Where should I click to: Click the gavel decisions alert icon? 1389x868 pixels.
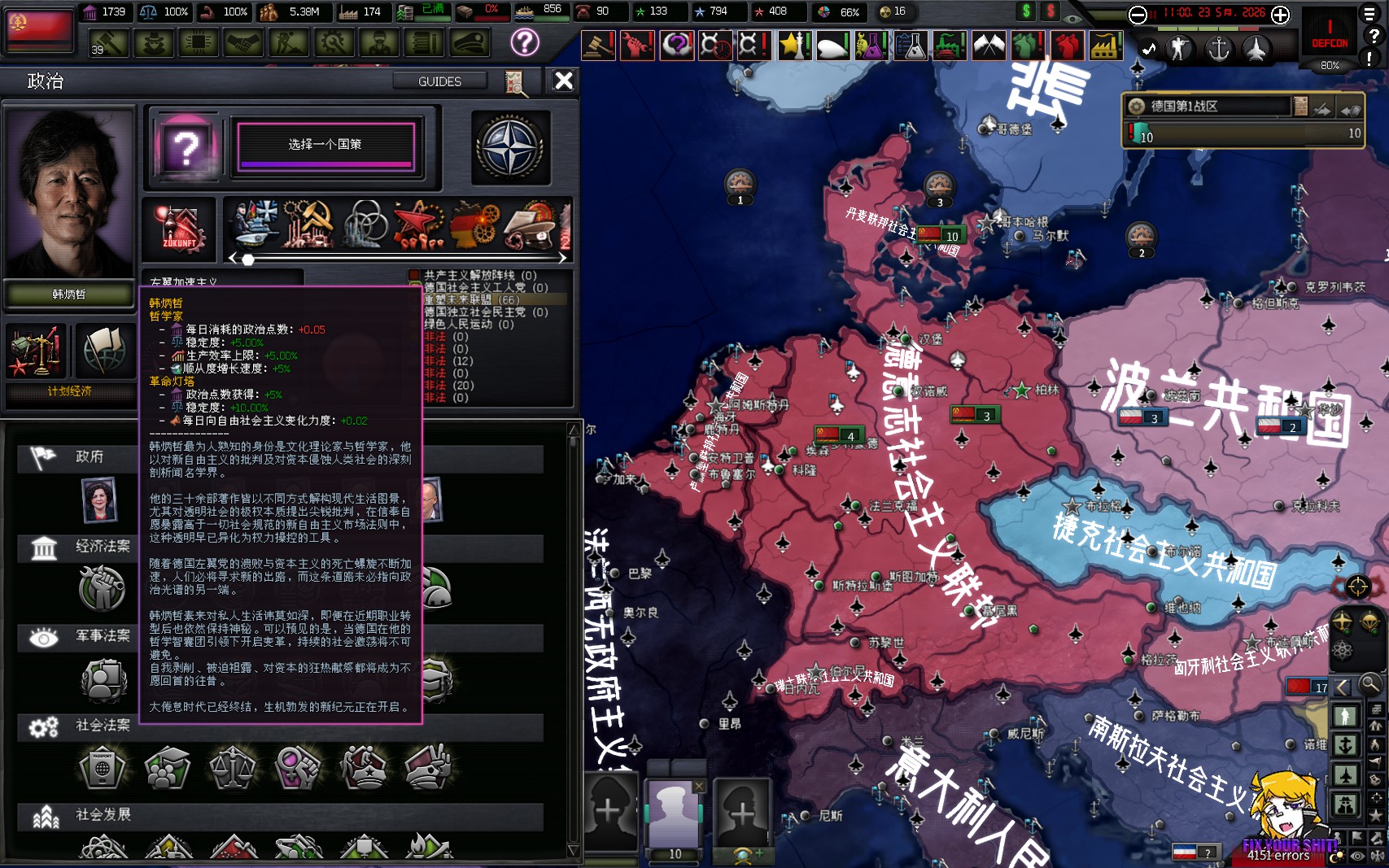click(x=597, y=46)
